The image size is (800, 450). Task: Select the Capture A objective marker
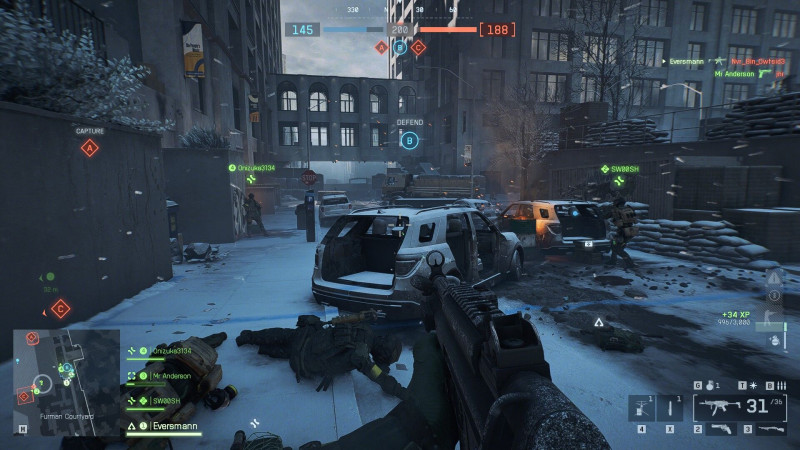click(x=90, y=148)
